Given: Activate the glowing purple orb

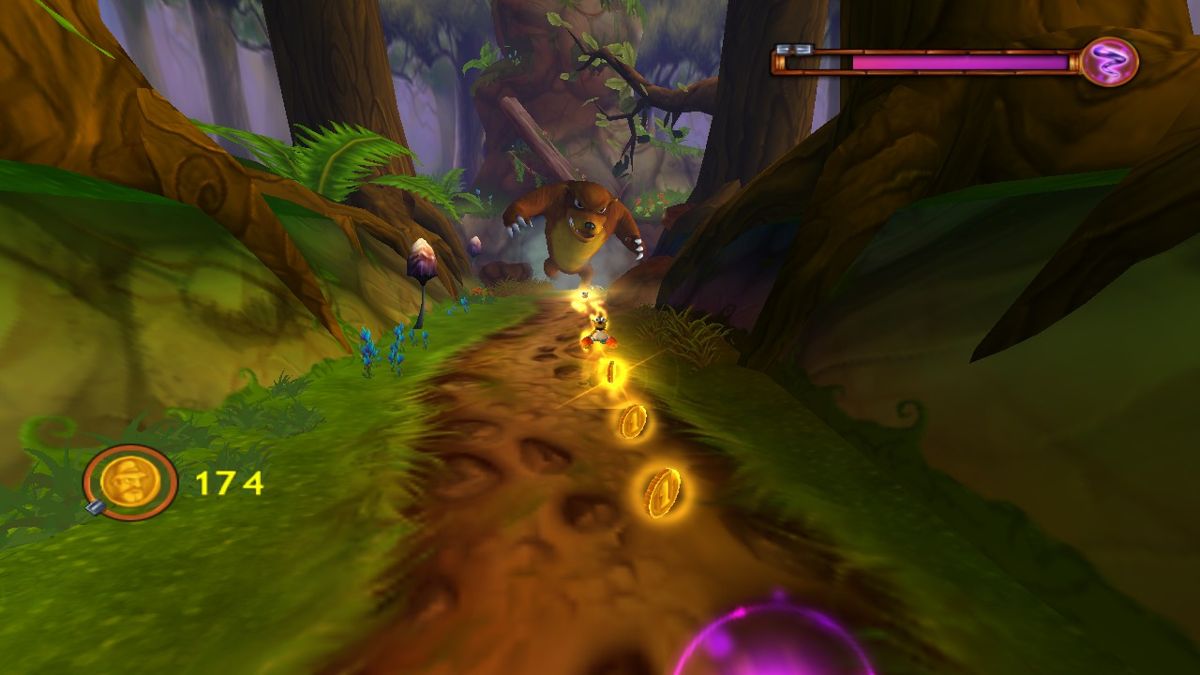Looking at the screenshot, I should point(773,640).
